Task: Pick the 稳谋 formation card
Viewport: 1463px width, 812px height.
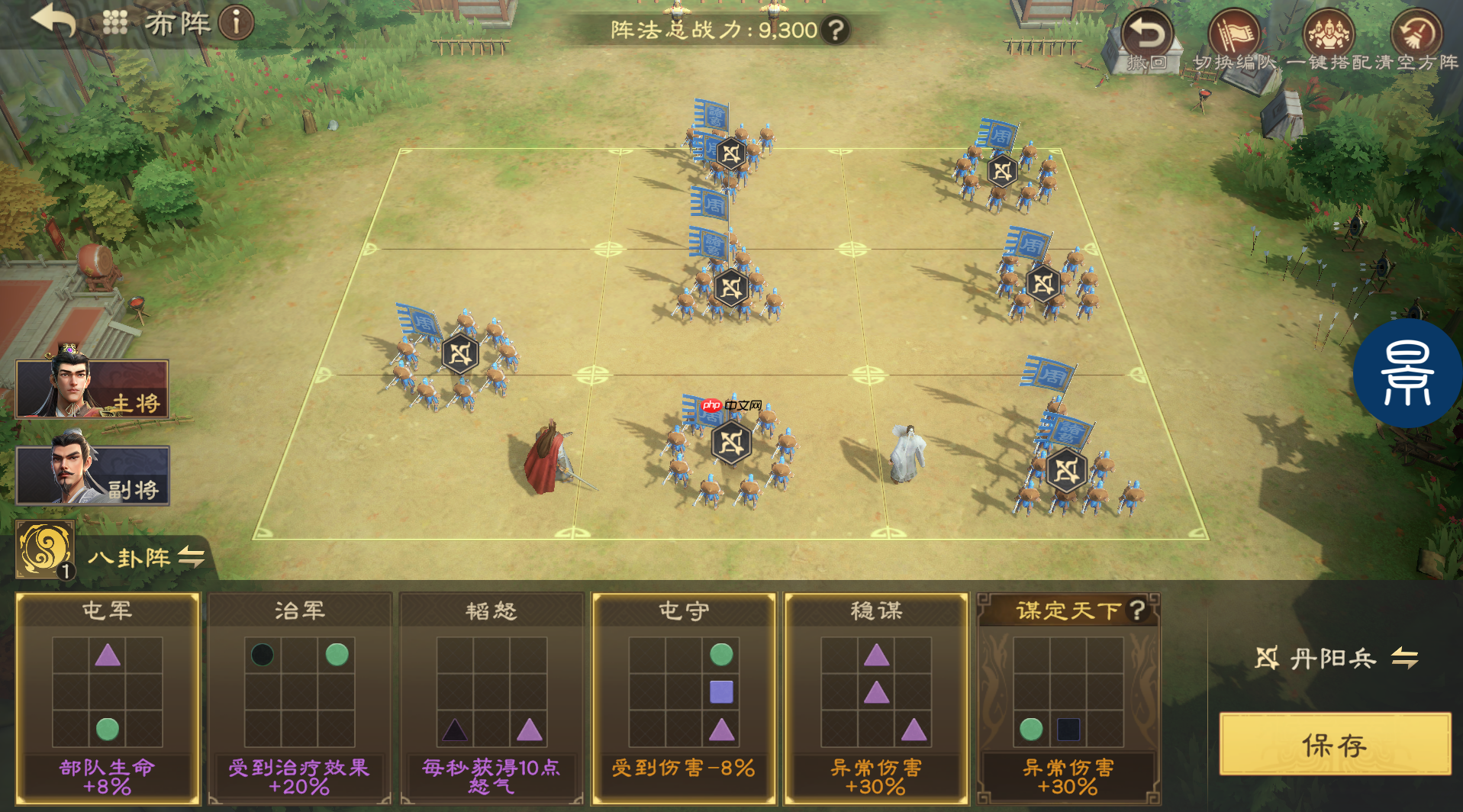Action: click(x=876, y=698)
